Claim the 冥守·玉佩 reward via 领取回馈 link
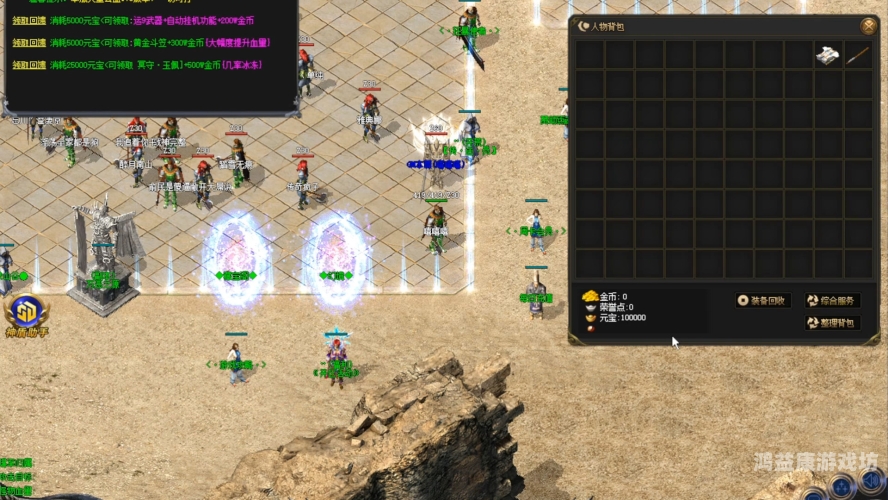Image resolution: width=888 pixels, height=500 pixels. (29, 65)
